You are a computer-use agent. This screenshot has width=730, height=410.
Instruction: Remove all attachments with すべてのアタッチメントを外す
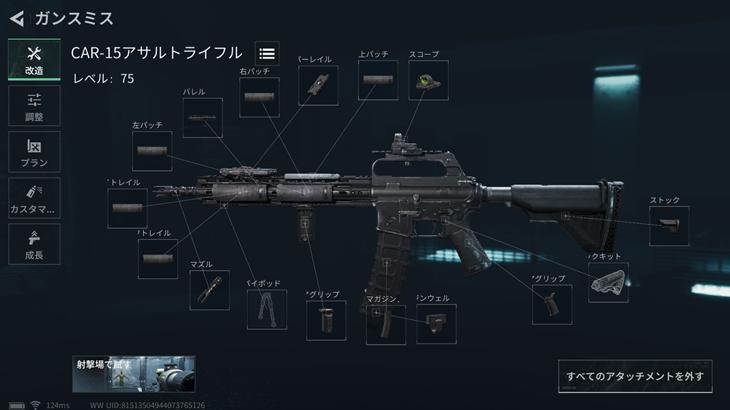click(635, 377)
